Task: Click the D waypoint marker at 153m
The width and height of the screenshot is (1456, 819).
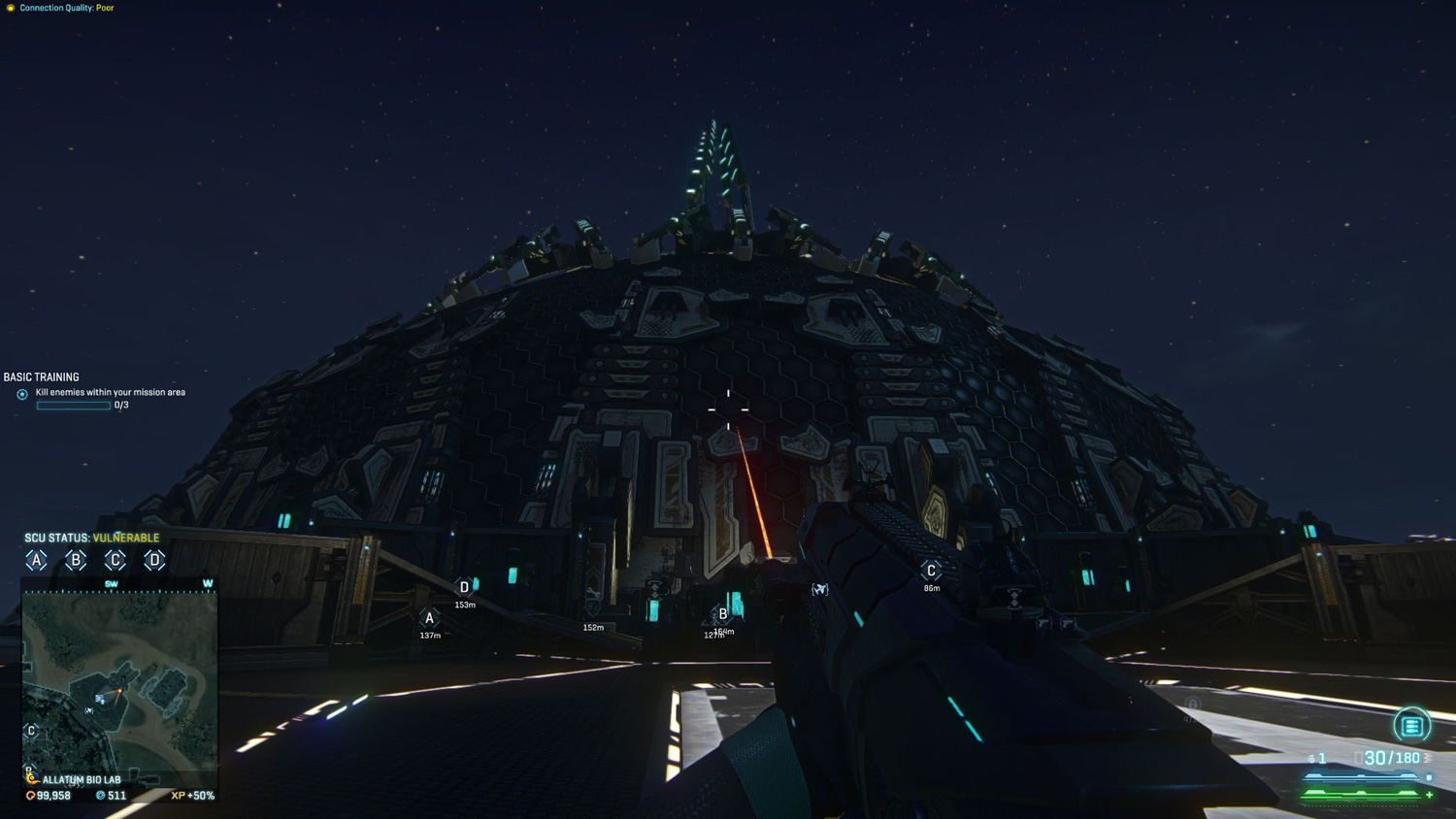Action: [464, 588]
